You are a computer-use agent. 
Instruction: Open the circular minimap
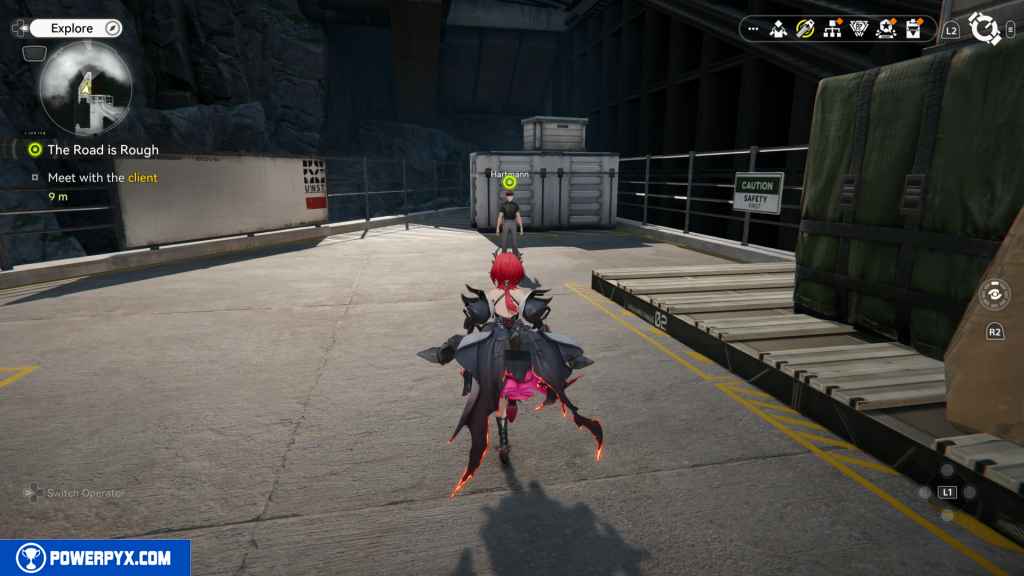click(x=86, y=88)
